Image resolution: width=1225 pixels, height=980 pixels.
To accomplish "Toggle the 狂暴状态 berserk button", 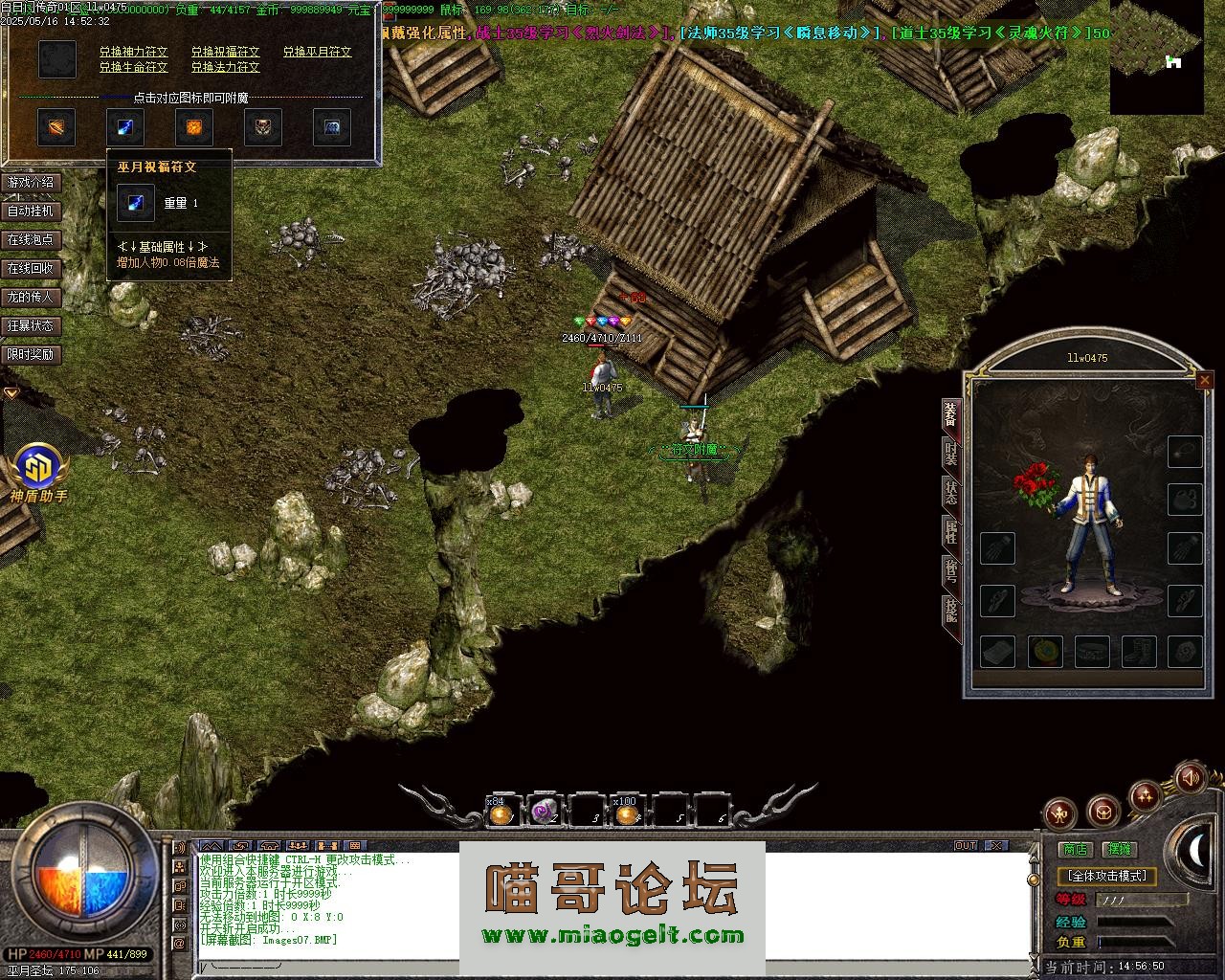I will (x=31, y=325).
